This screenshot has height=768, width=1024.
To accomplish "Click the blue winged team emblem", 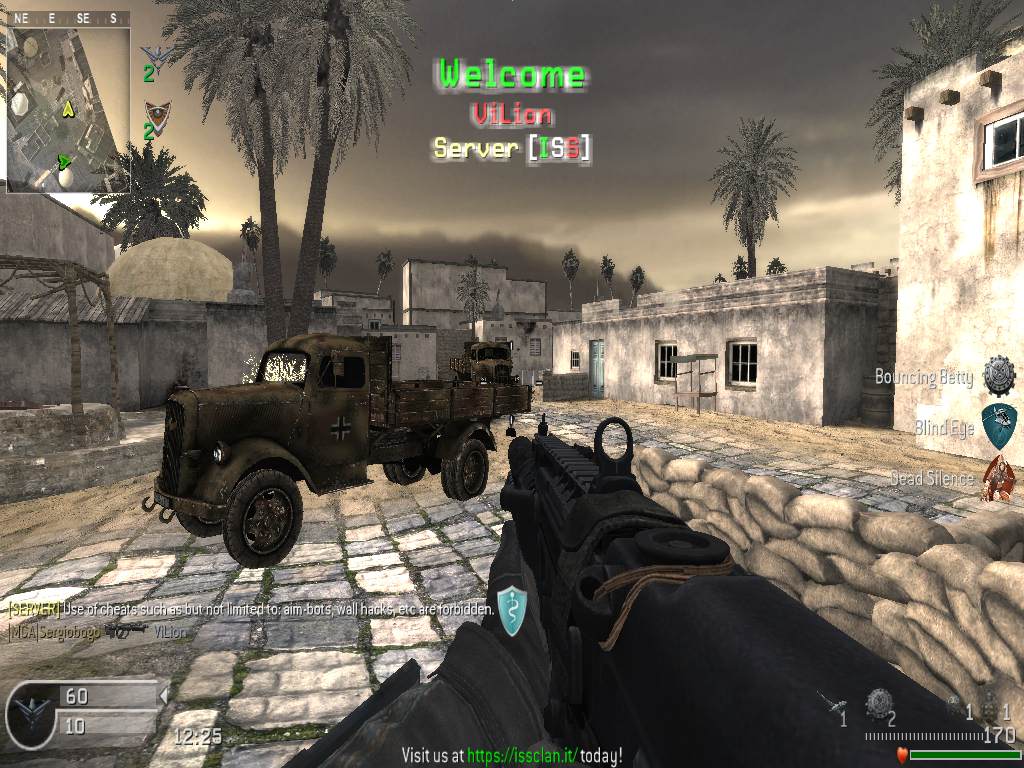I will 156,54.
